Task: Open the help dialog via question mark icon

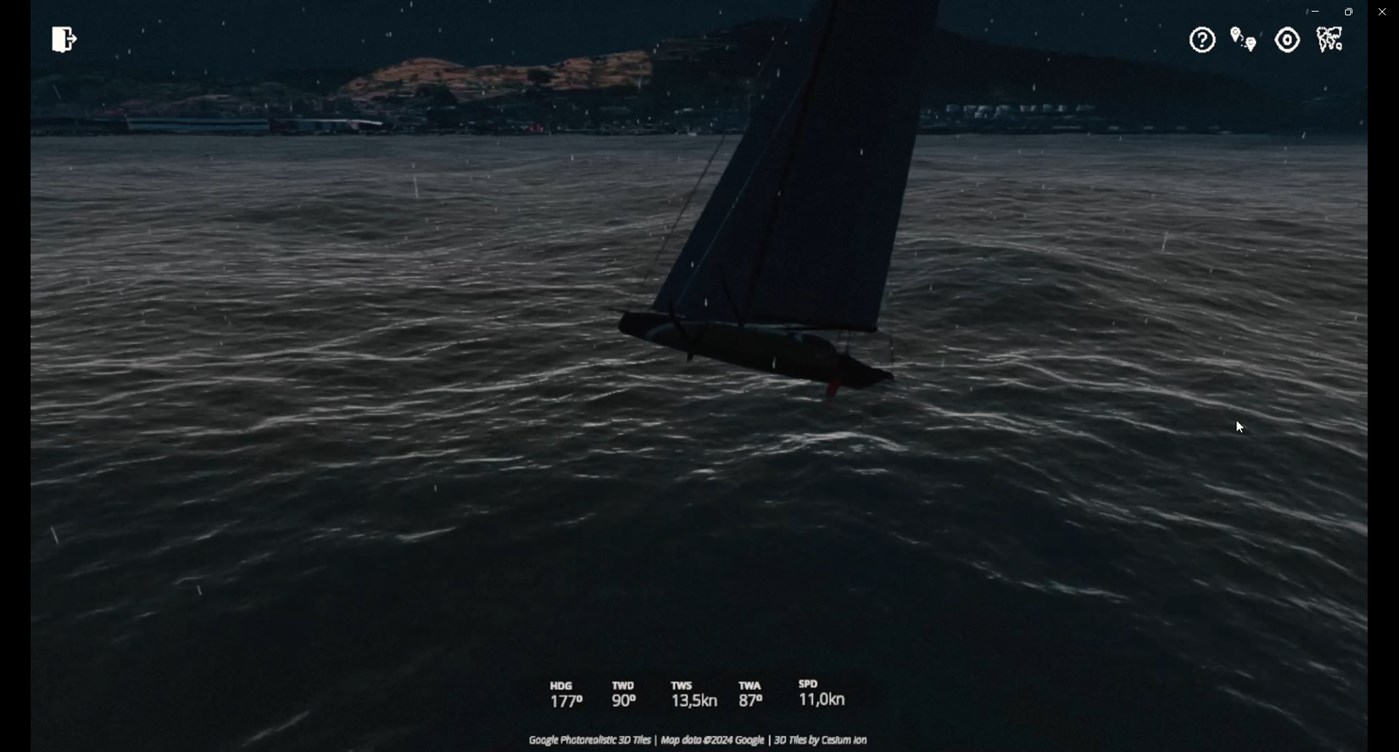Action: point(1201,39)
